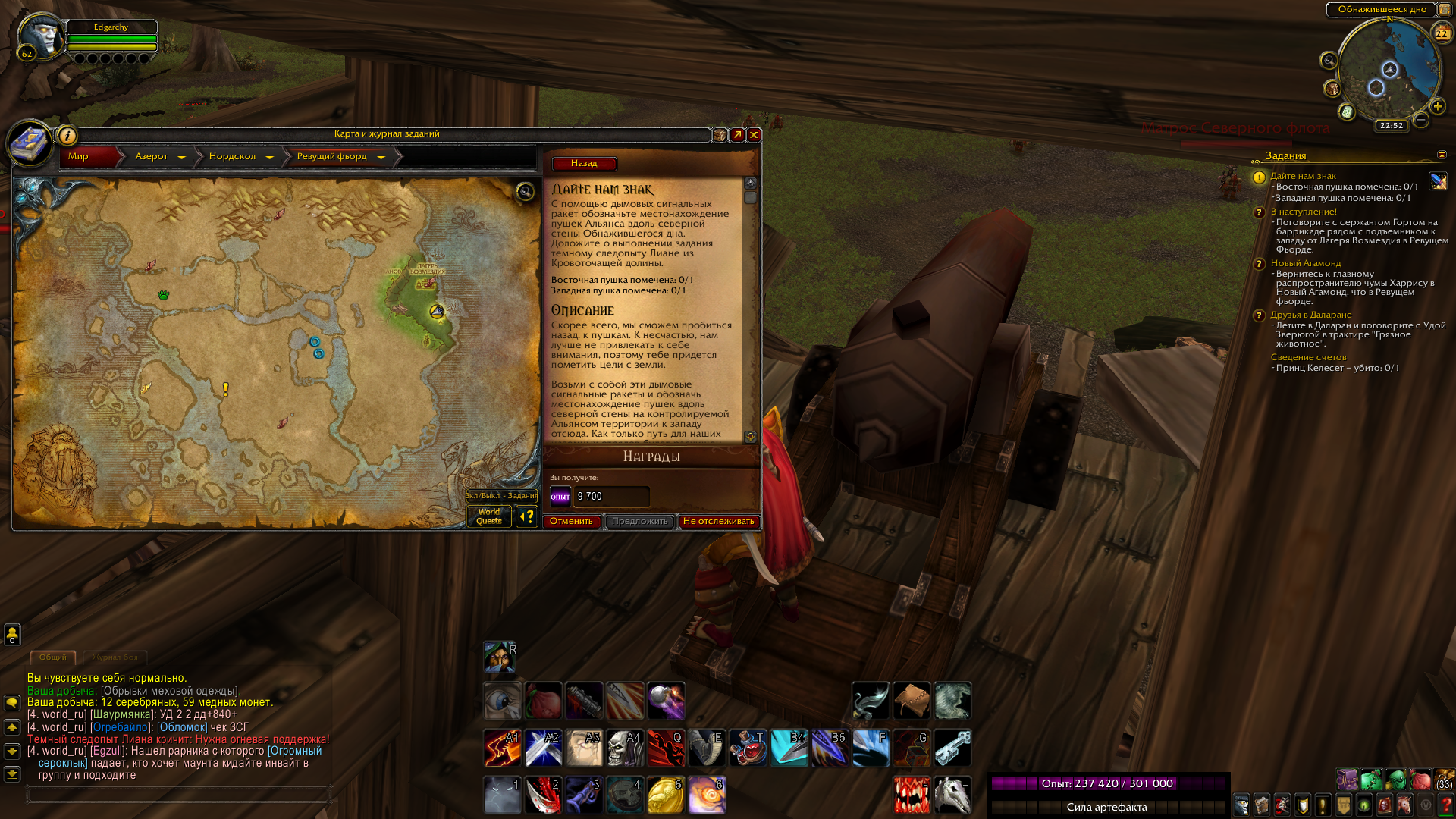
Task: Zoom in on the minimap
Action: (x=1437, y=107)
